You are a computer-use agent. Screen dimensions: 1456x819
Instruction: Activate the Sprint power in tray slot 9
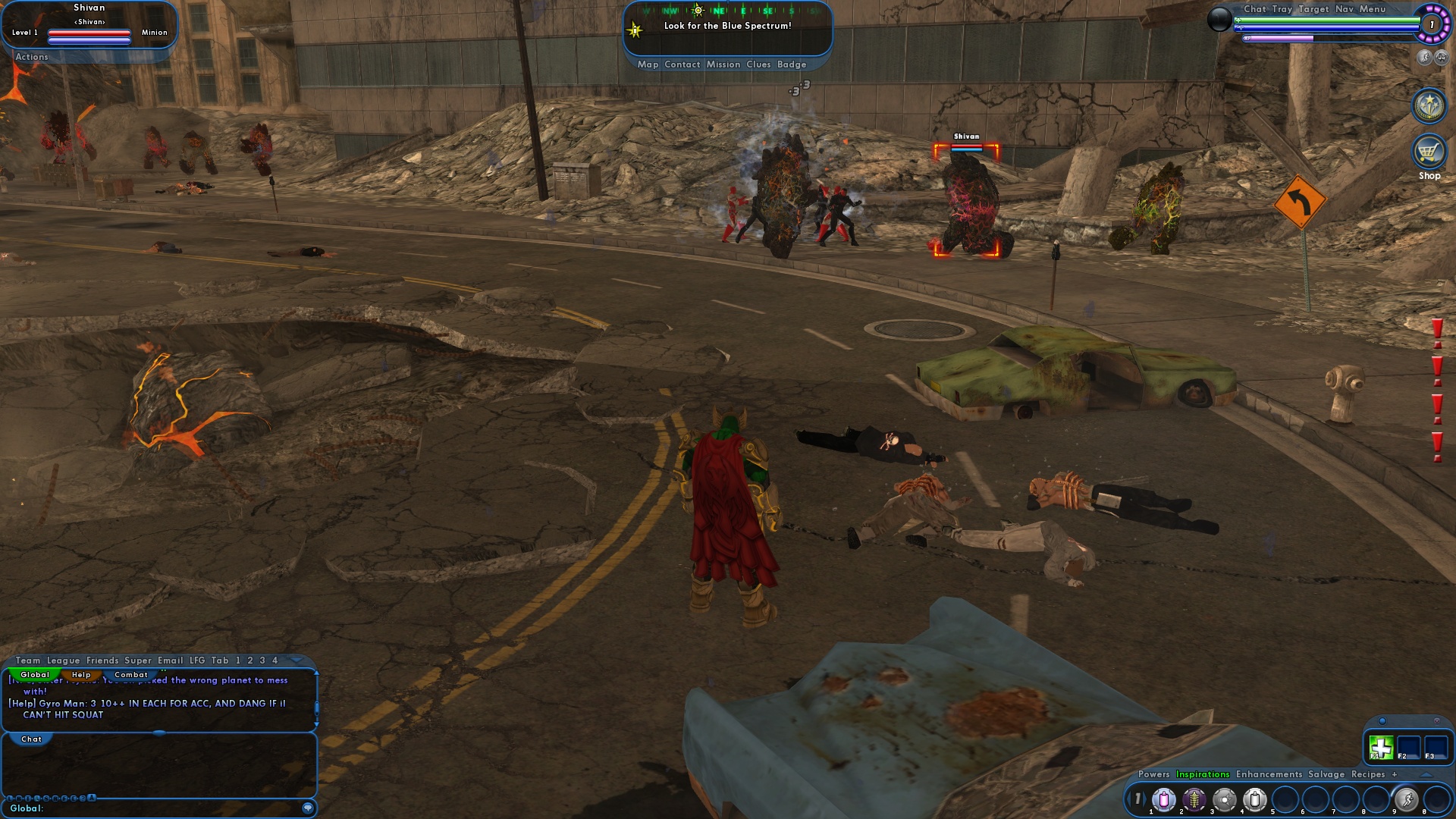click(x=1405, y=799)
